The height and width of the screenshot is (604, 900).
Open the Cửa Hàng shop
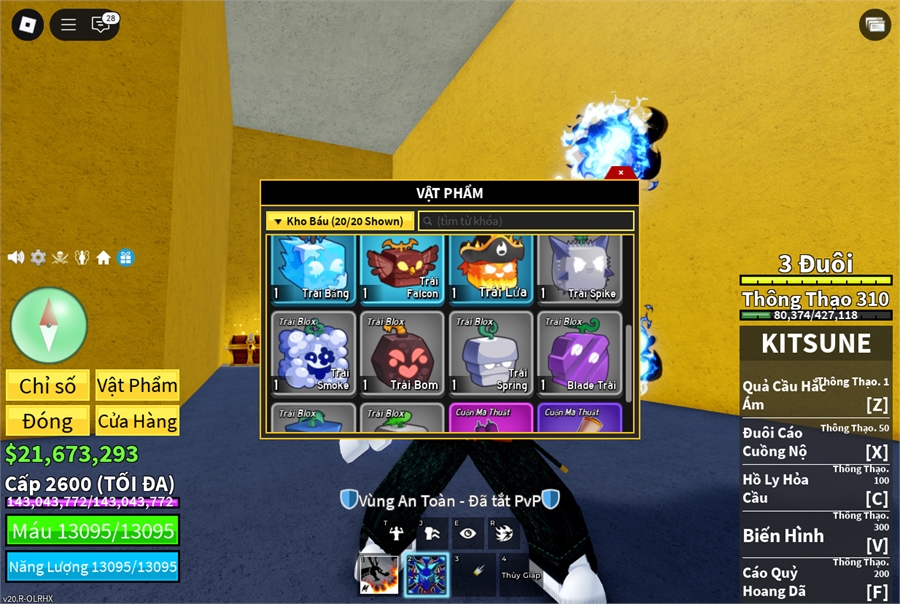pos(137,421)
